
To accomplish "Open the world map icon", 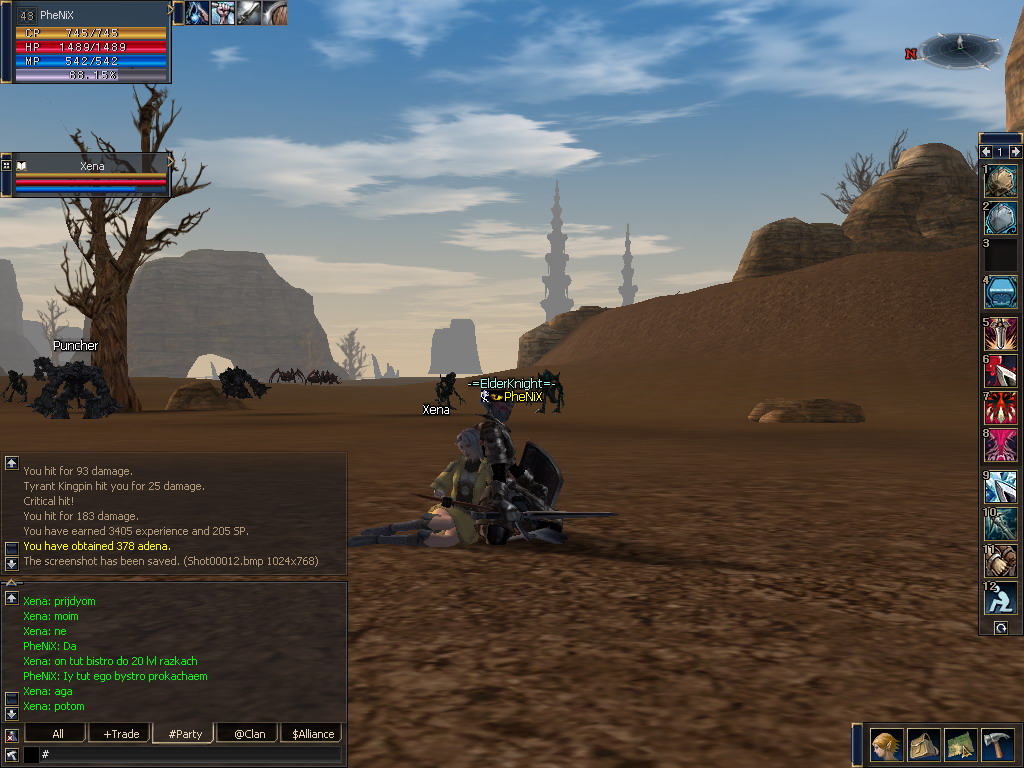I will click(x=961, y=745).
